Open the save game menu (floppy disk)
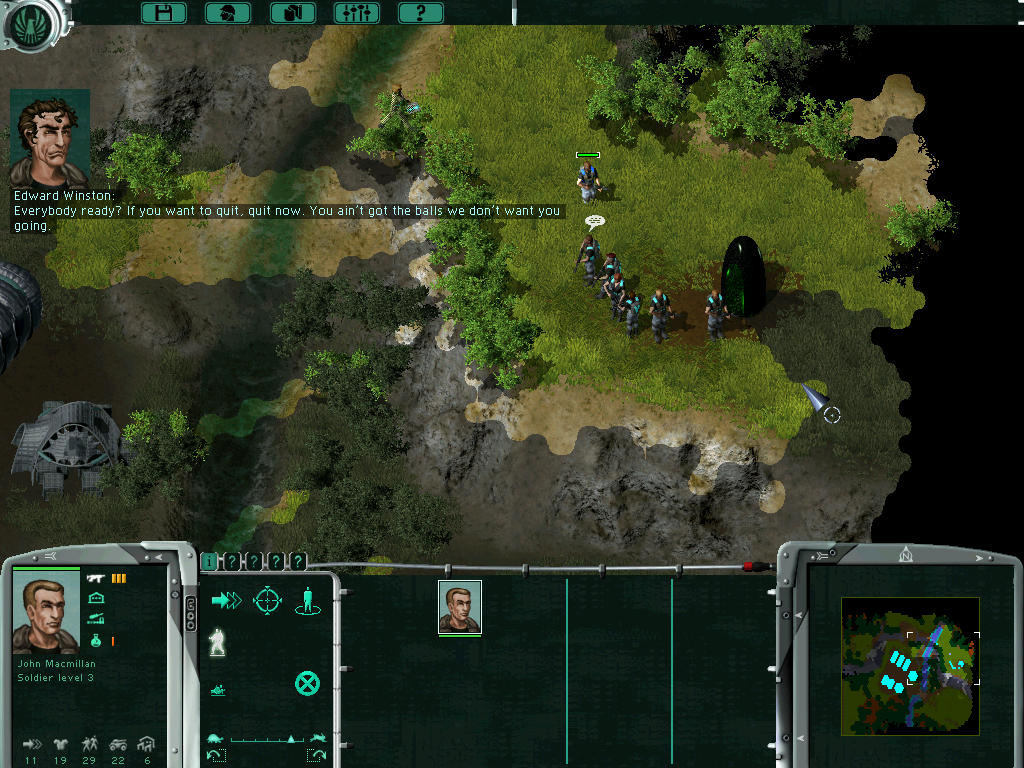Image resolution: width=1024 pixels, height=768 pixels. pyautogui.click(x=164, y=13)
